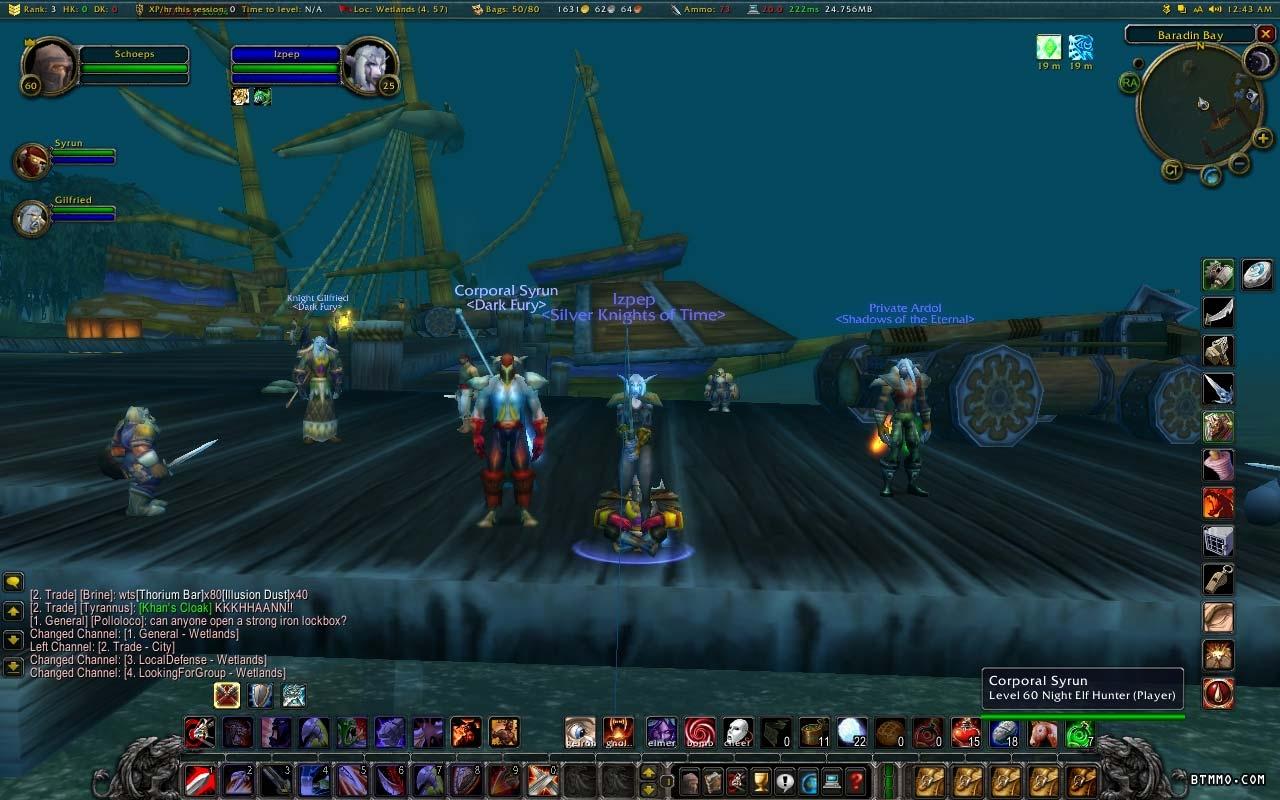Open the CT mod button by the minimap
This screenshot has height=800, width=1280.
pos(1173,170)
